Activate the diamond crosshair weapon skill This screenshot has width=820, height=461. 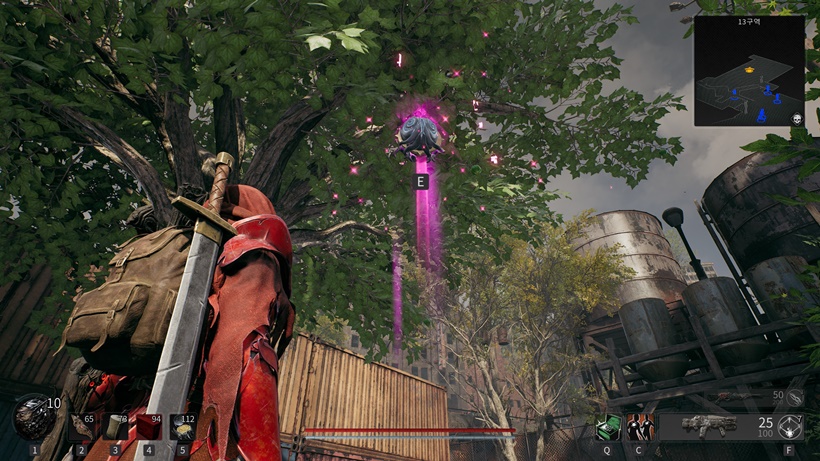[791, 427]
